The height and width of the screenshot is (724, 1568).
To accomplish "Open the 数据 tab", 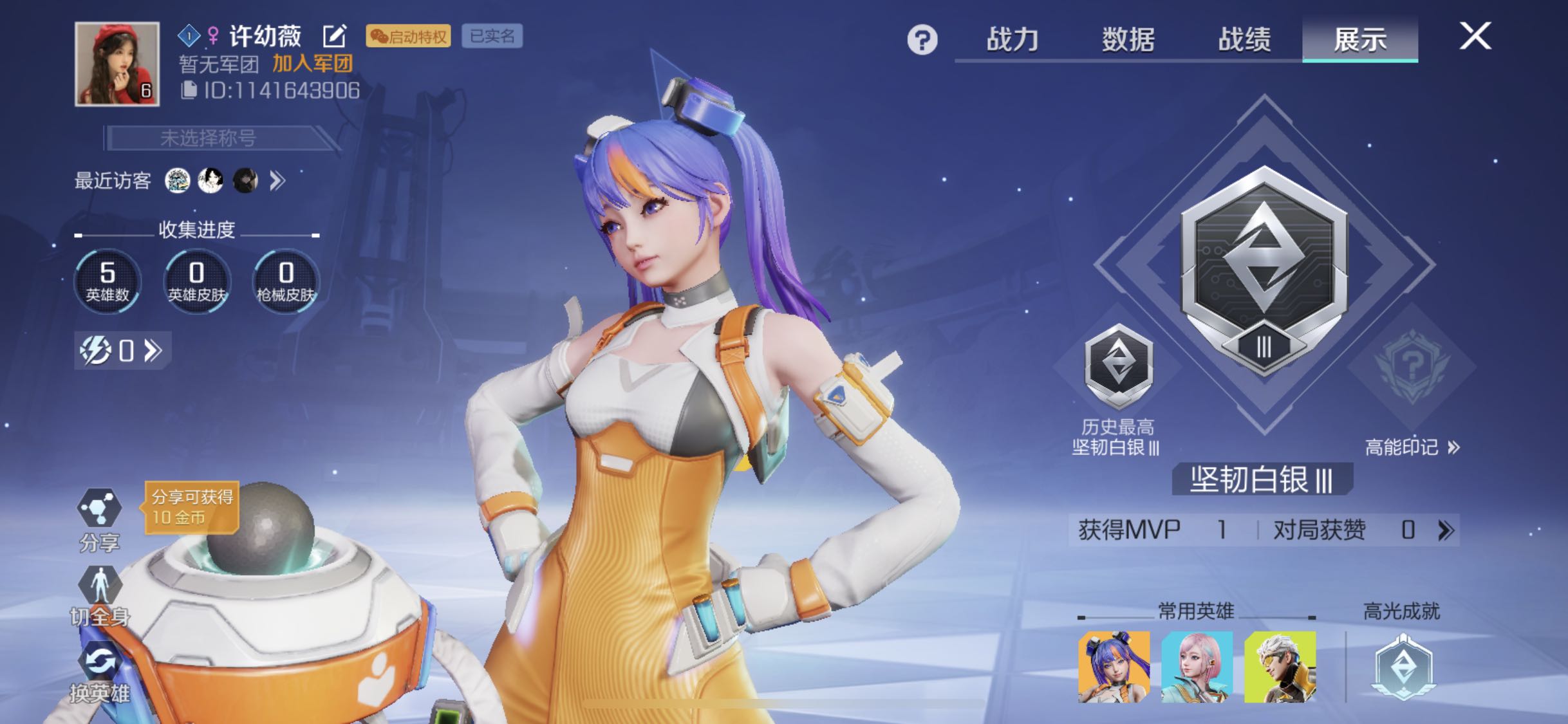I will pyautogui.click(x=1128, y=39).
